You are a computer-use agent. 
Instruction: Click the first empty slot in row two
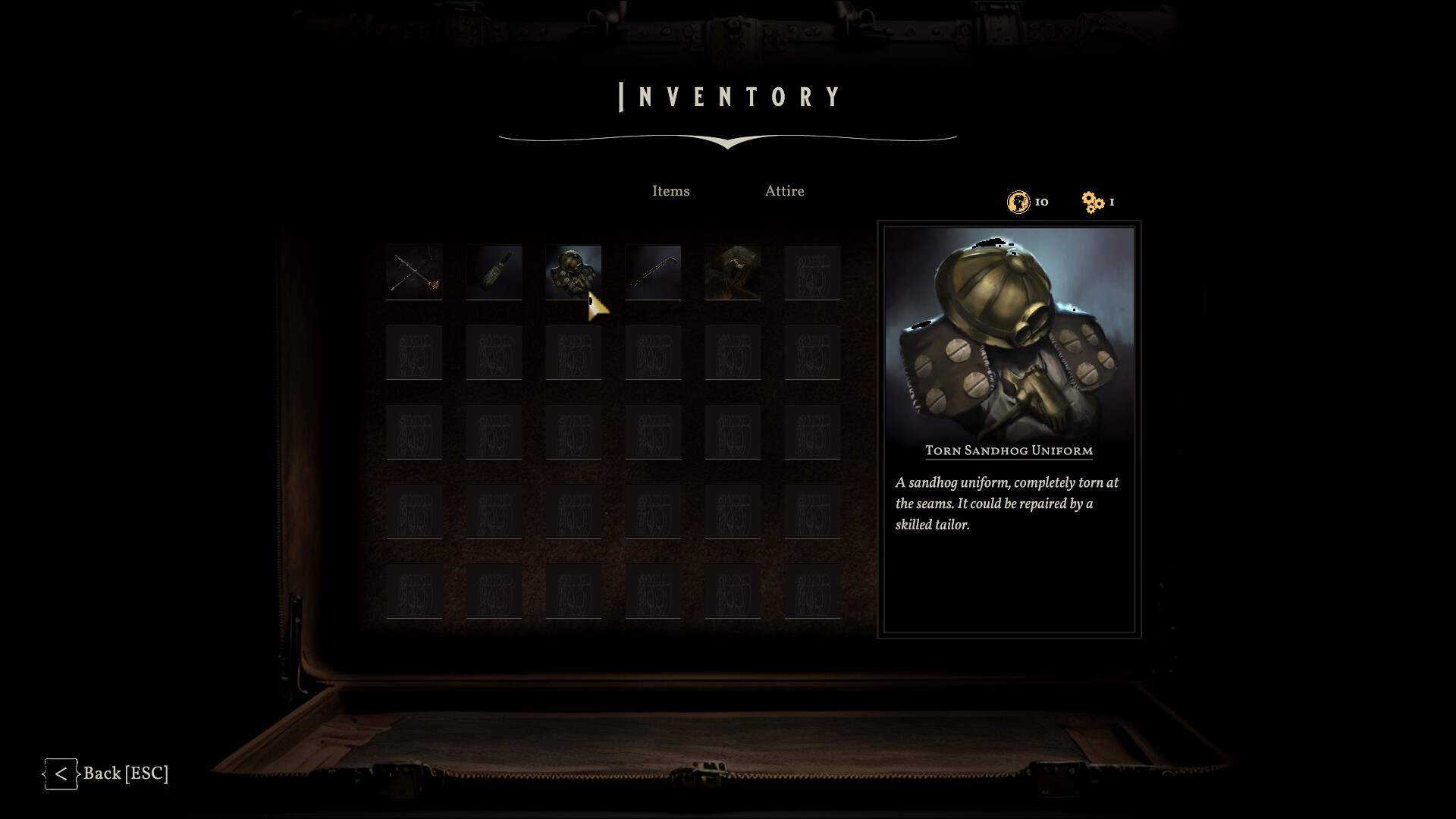point(414,353)
